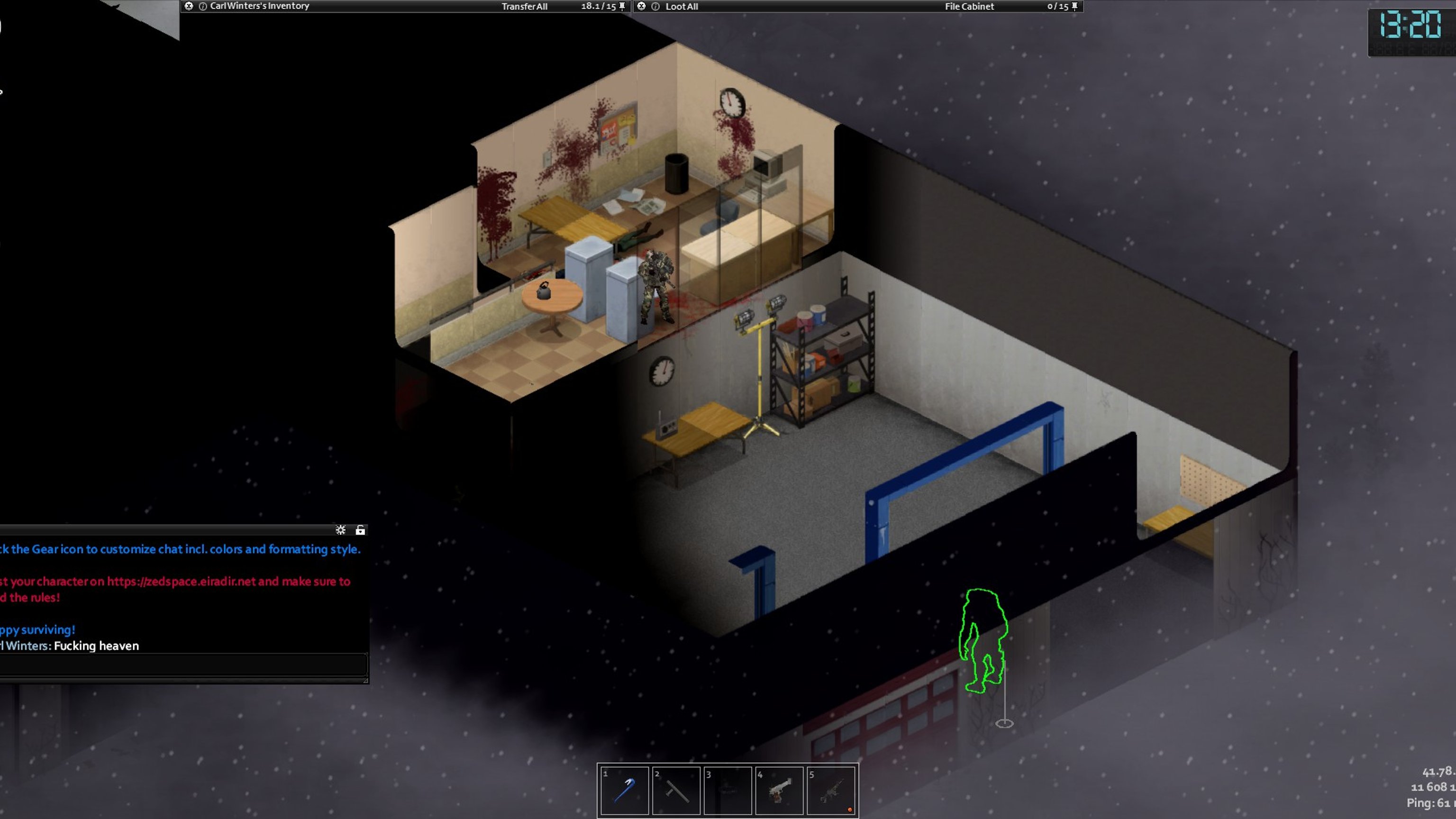
Task: Open the info icon on loot panel
Action: 655,6
